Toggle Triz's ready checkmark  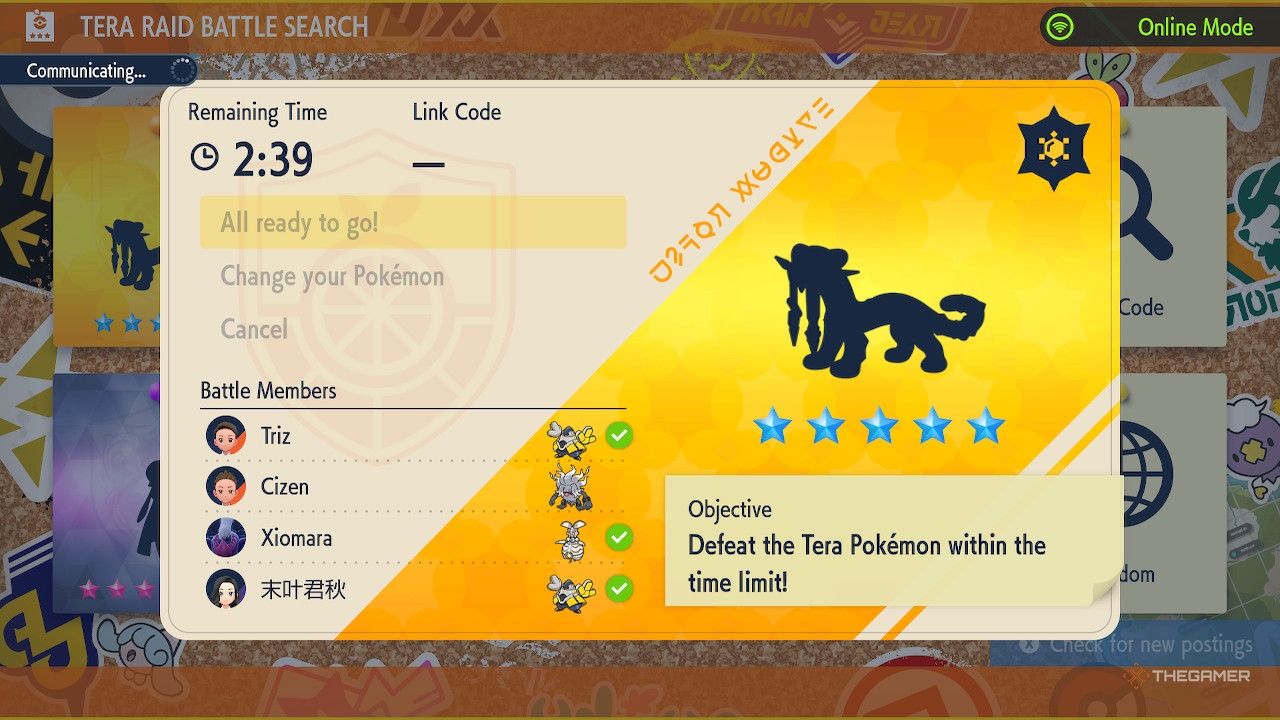[x=620, y=435]
